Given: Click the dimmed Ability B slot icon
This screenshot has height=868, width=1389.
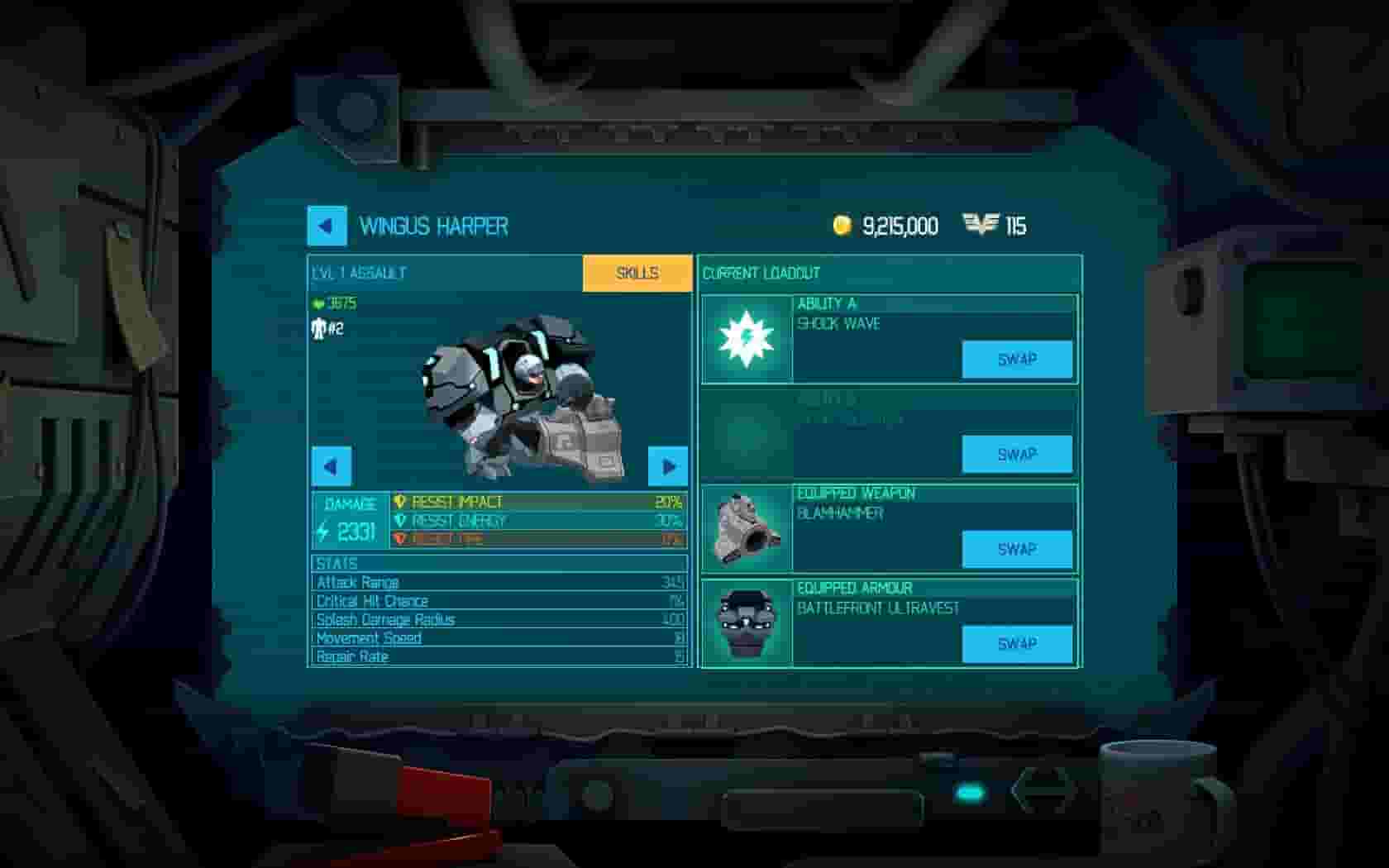Looking at the screenshot, I should tap(747, 436).
